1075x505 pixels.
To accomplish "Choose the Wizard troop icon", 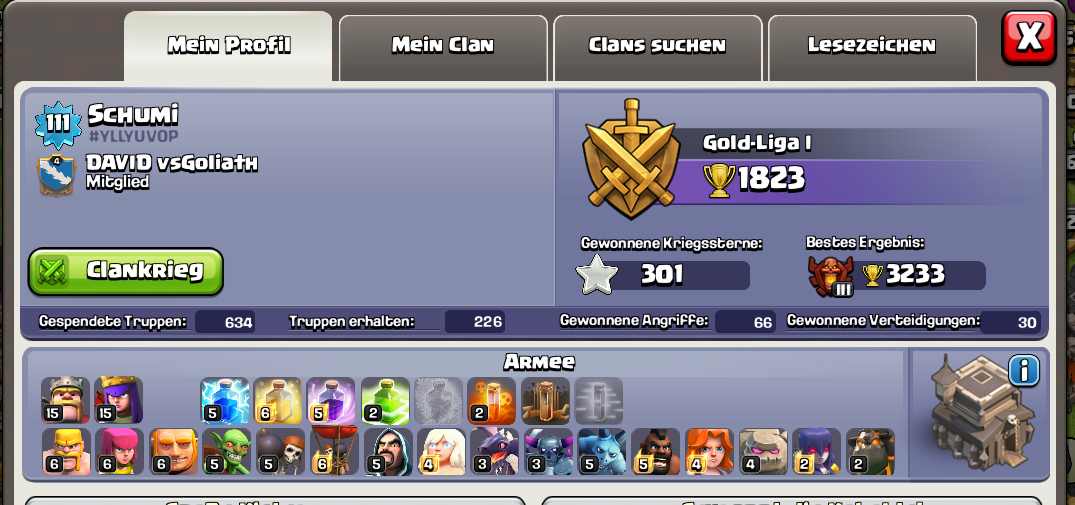I will coord(388,451).
